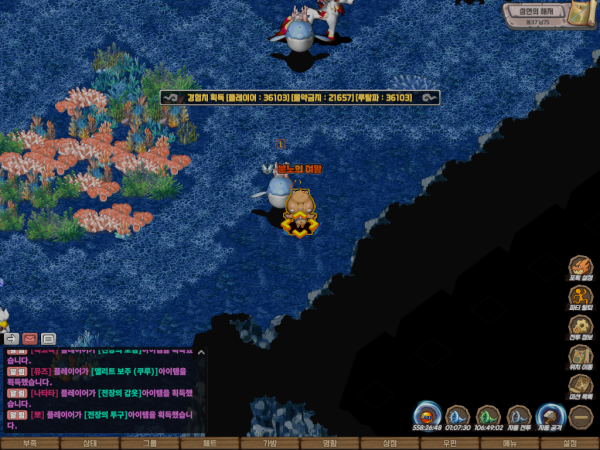
Task: Open the 전투 정보 battle info gear icon
Action: pos(581,326)
